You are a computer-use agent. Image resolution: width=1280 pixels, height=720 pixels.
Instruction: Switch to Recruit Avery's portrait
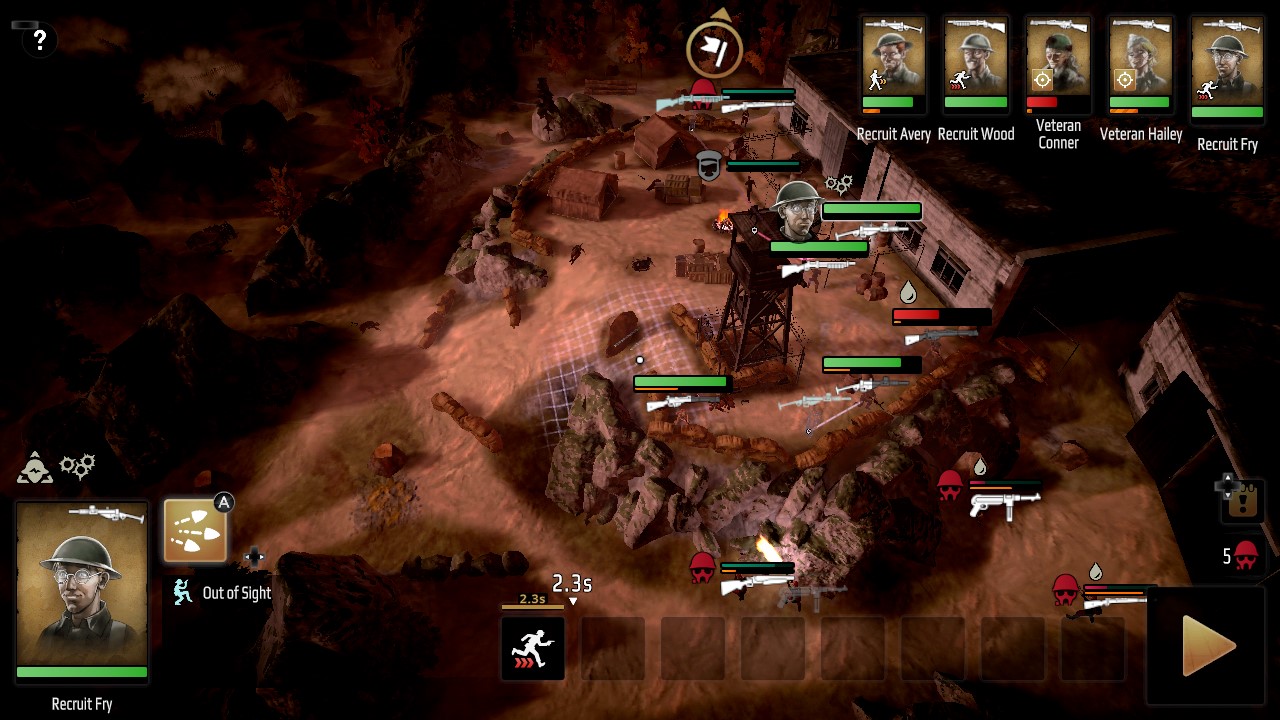[x=893, y=60]
